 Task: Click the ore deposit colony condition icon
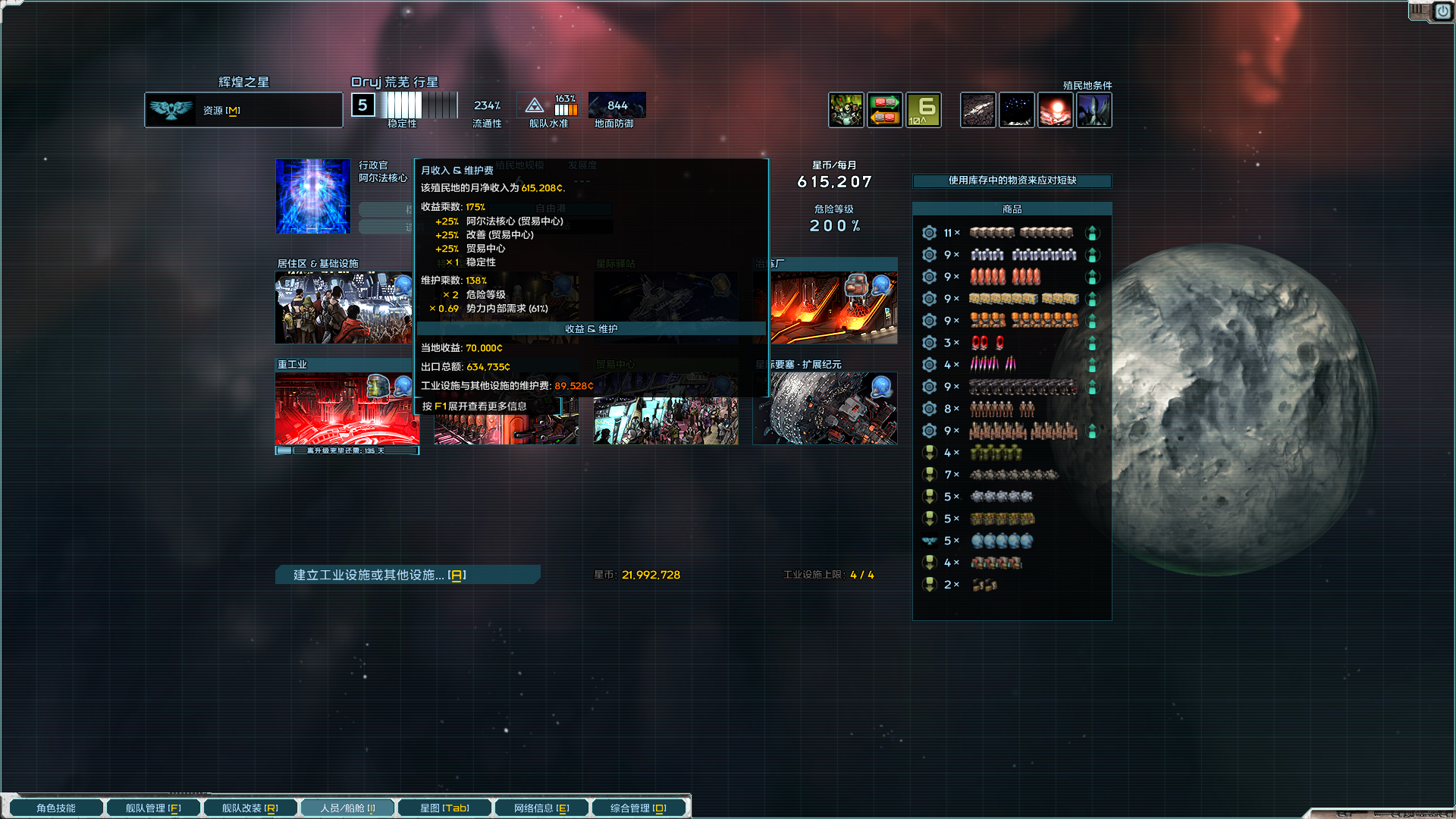[977, 110]
